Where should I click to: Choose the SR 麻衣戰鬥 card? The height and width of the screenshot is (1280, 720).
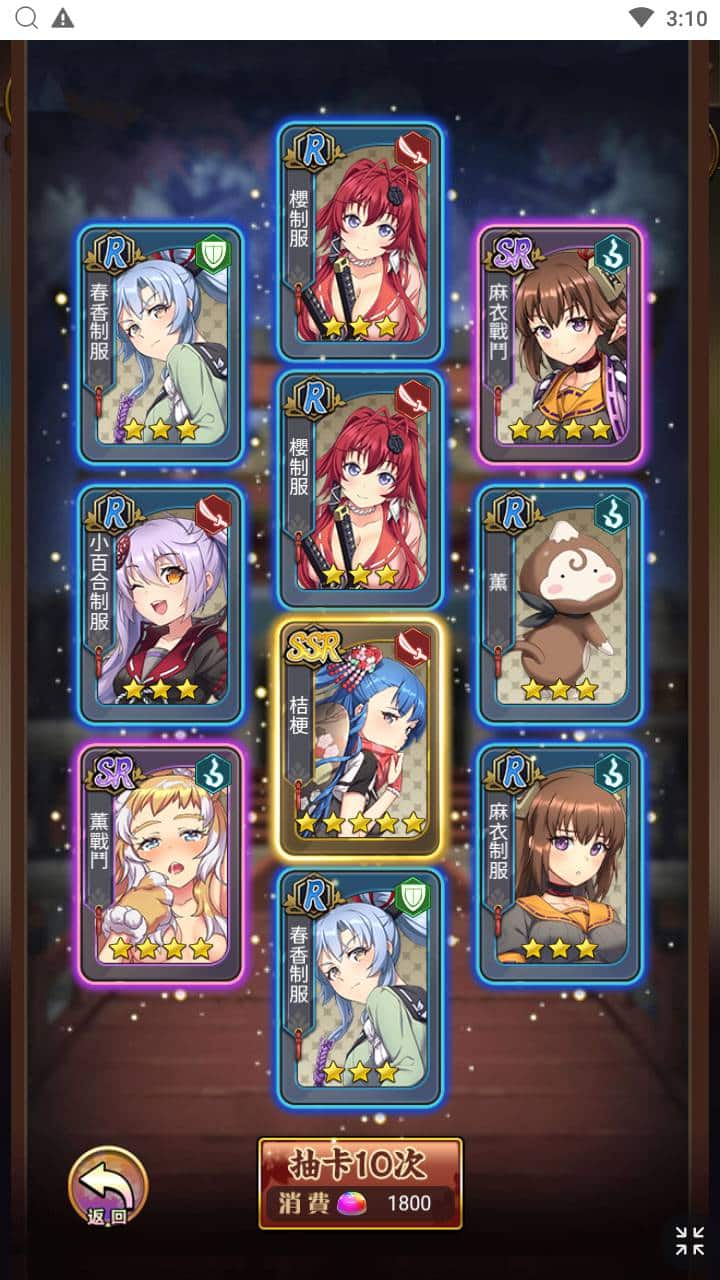pos(559,345)
